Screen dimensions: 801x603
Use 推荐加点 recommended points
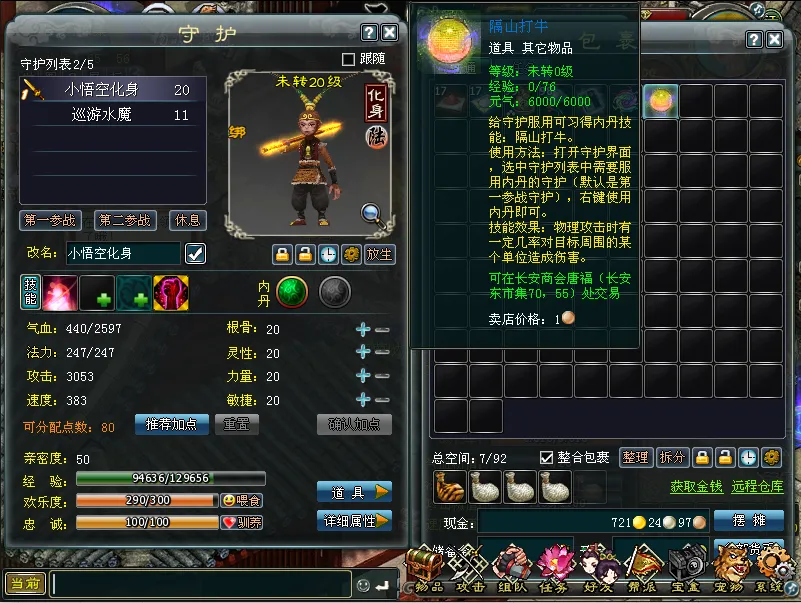click(x=171, y=424)
